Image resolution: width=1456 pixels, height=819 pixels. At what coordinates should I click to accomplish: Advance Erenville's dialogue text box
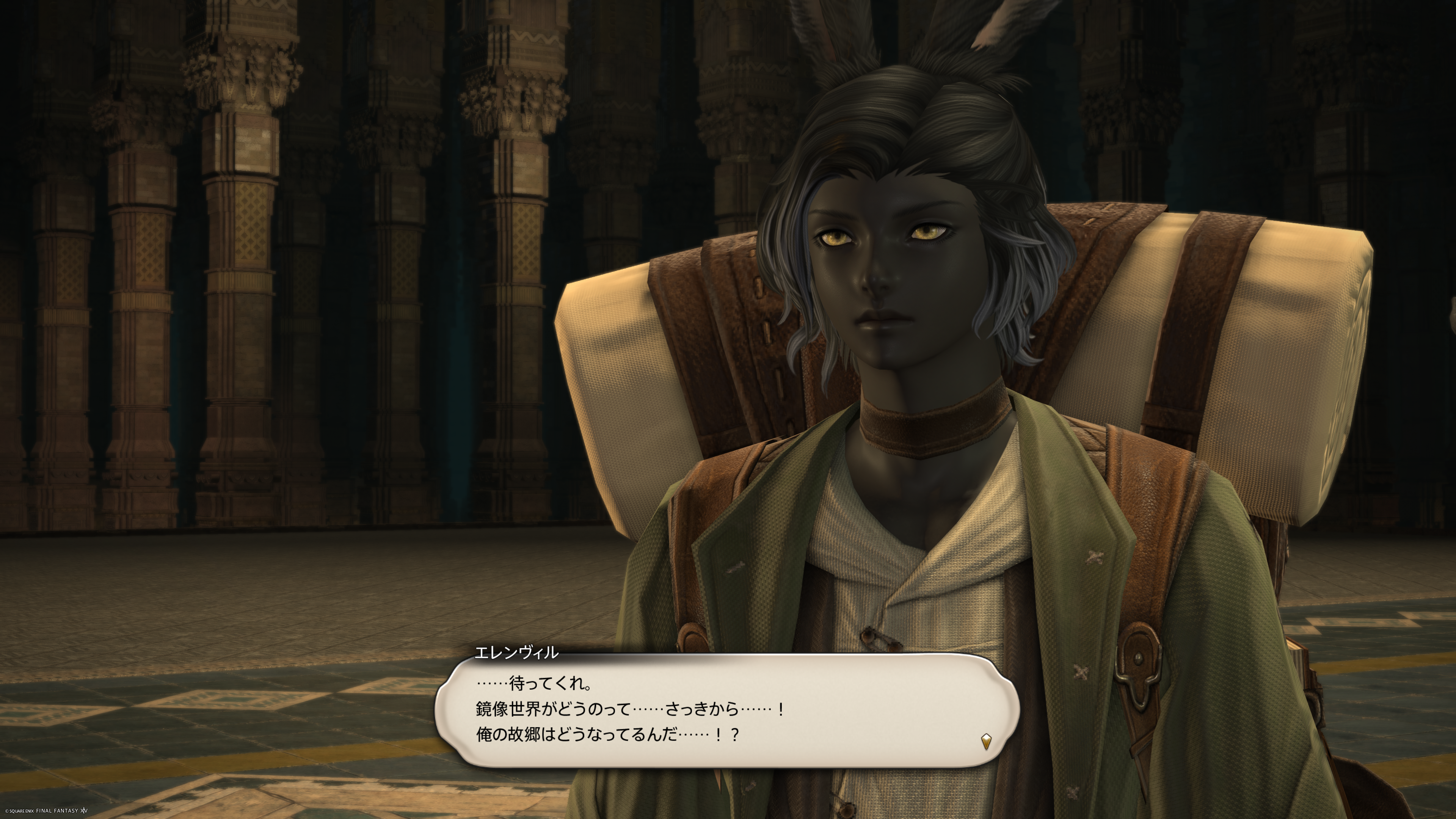[x=727, y=710]
